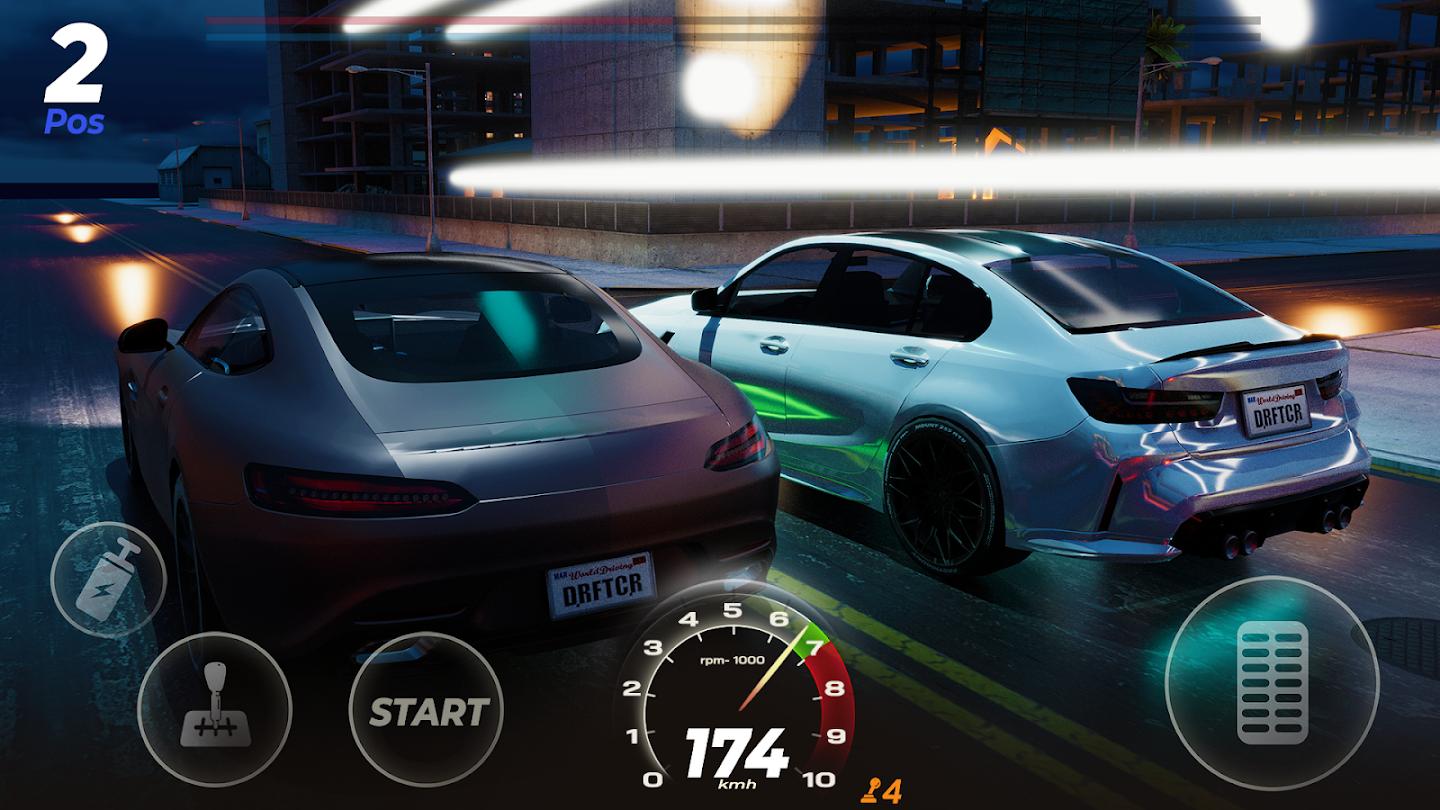This screenshot has width=1440, height=810.
Task: Tap the gear shifter button
Action: (x=214, y=709)
